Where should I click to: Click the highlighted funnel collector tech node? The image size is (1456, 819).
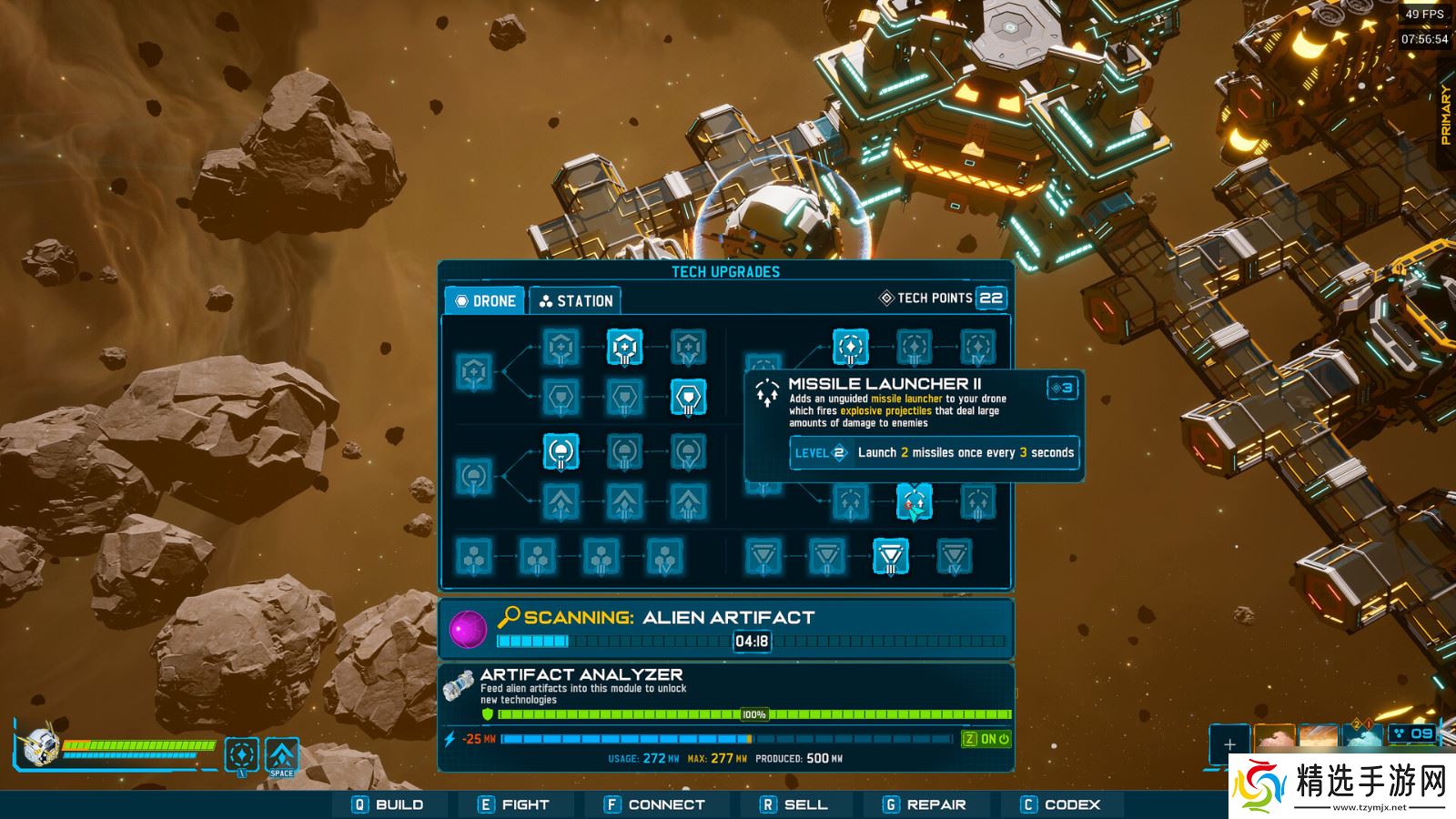click(x=891, y=555)
